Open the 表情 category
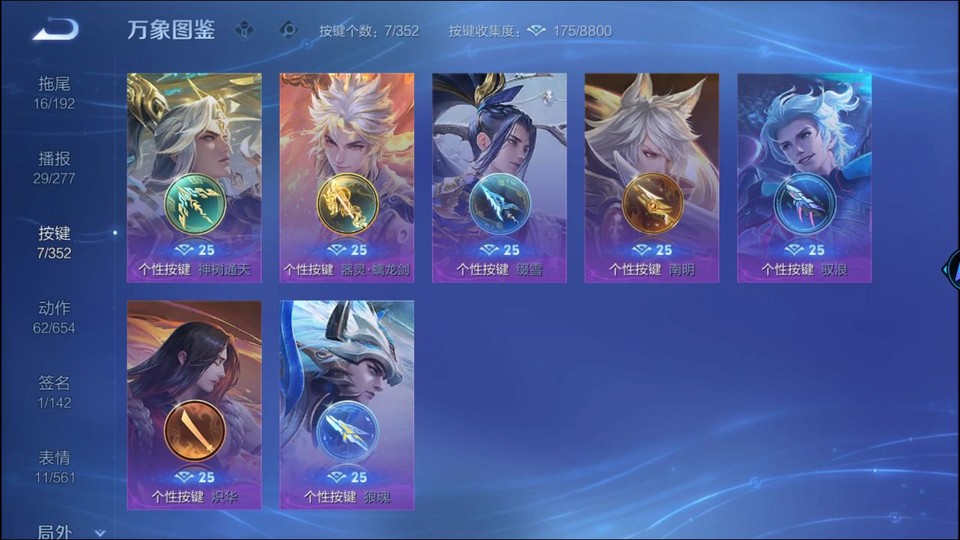The height and width of the screenshot is (540, 960). [x=55, y=467]
